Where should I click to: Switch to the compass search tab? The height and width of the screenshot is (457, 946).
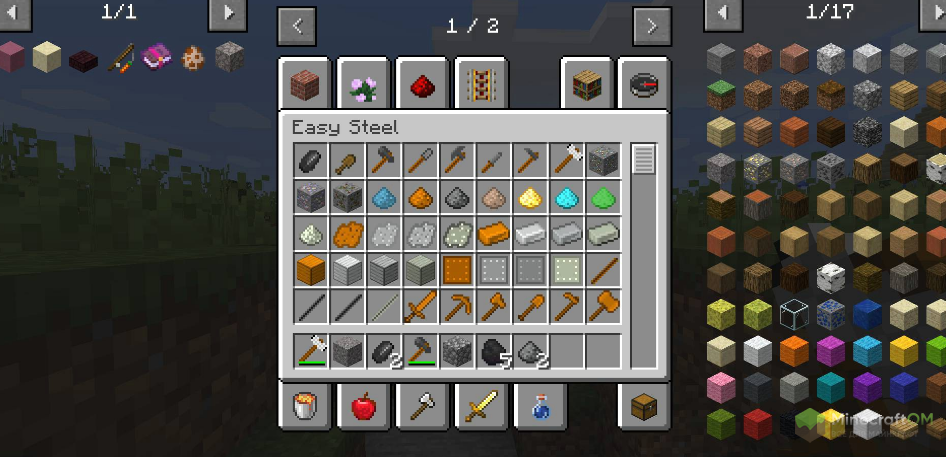point(644,85)
